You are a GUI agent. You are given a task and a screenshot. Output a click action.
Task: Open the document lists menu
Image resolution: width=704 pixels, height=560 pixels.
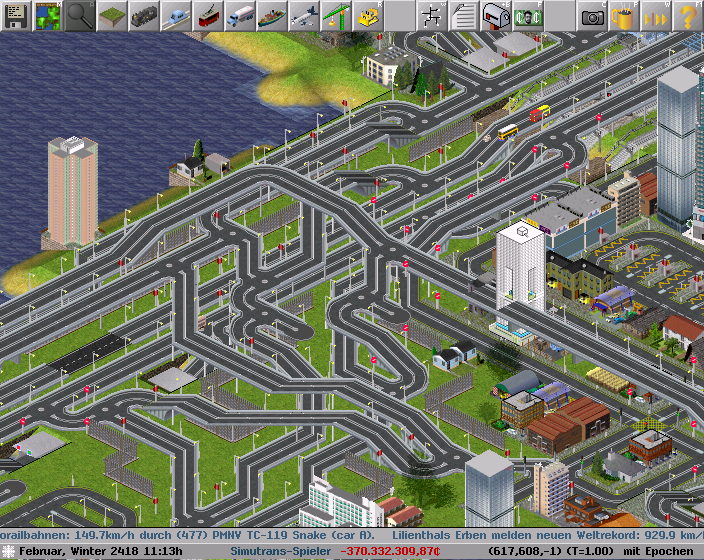pos(464,16)
